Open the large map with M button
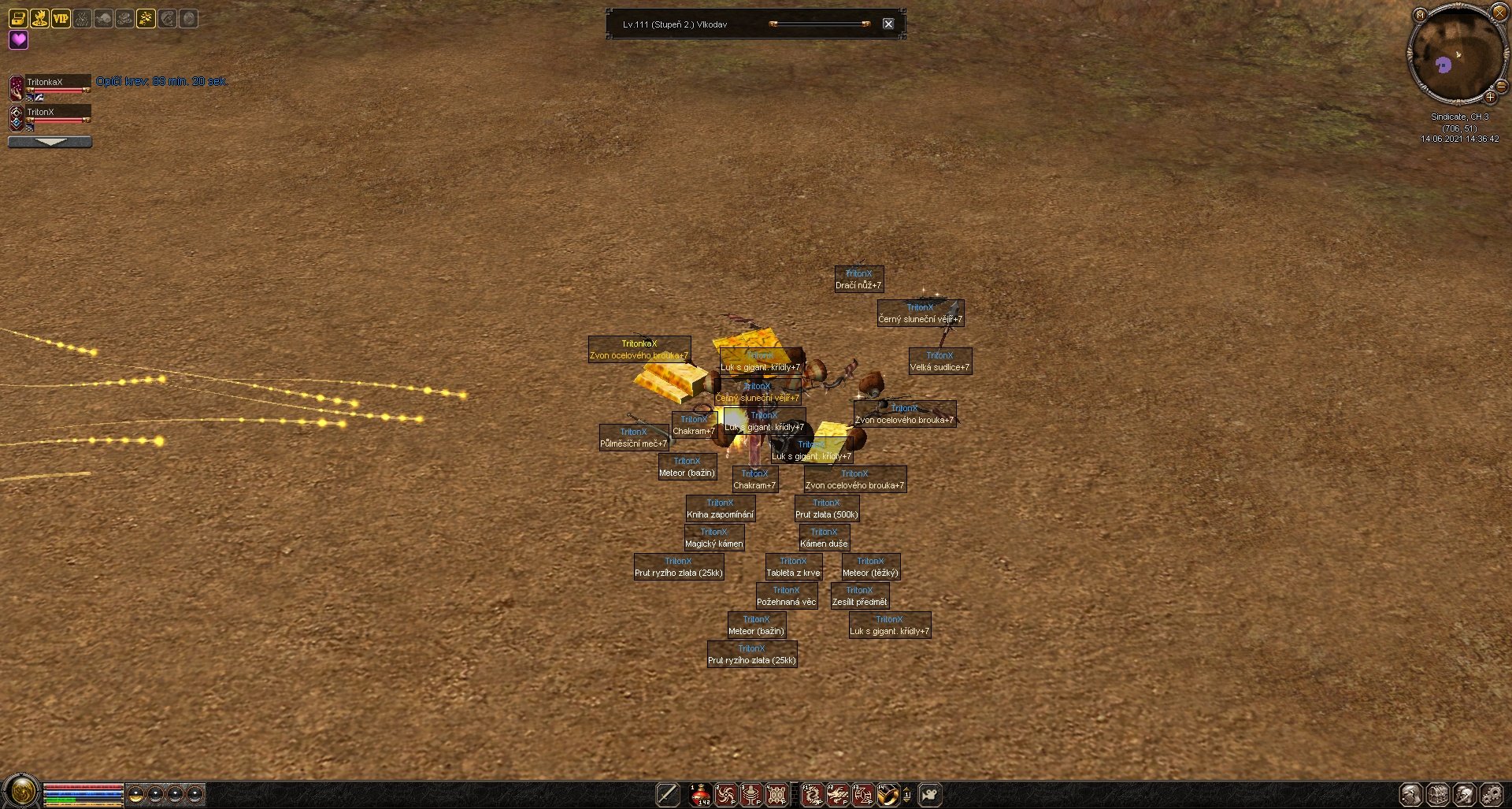This screenshot has height=809, width=1512. [1420, 14]
